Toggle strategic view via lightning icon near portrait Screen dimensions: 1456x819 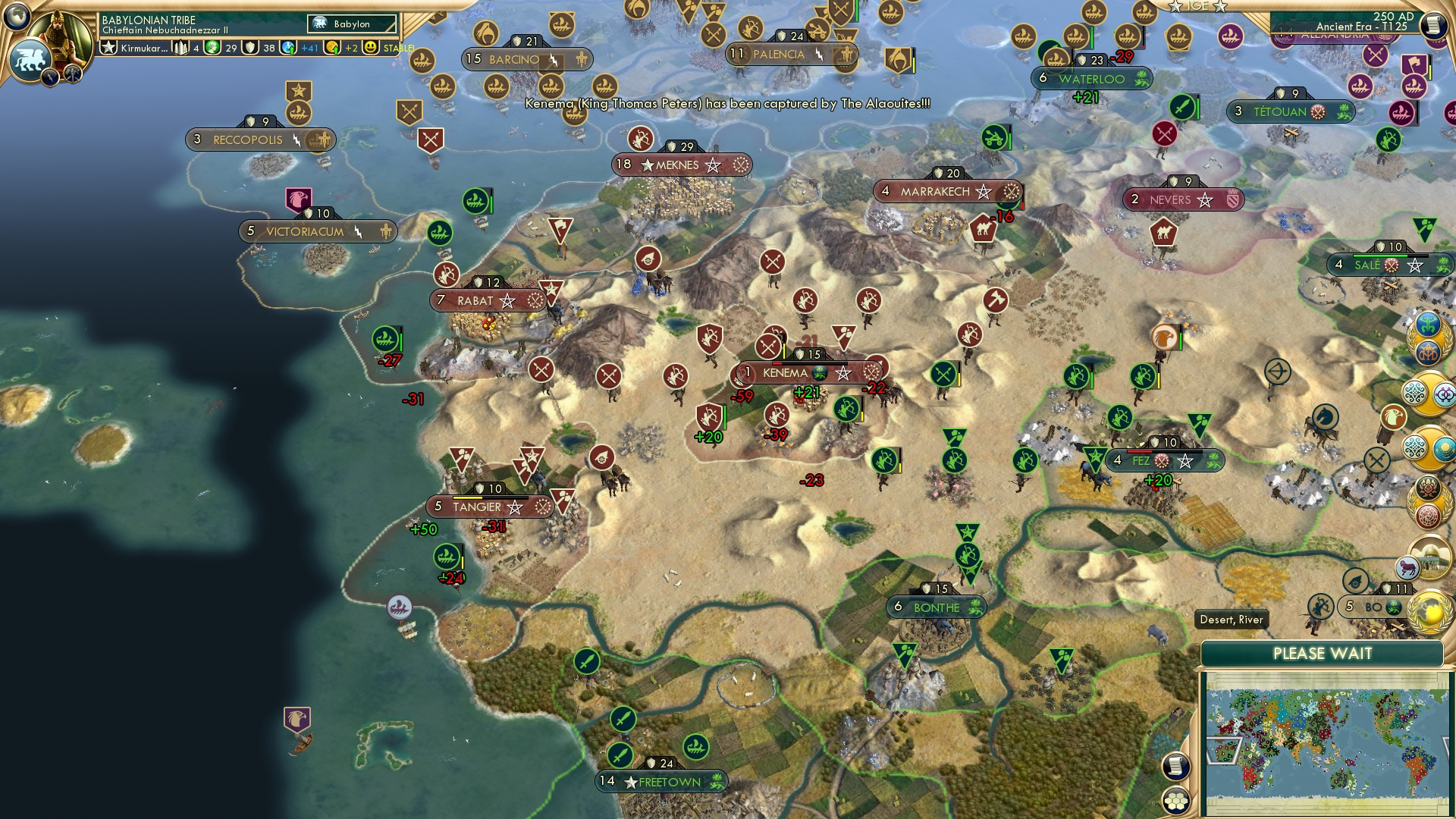[x=50, y=77]
